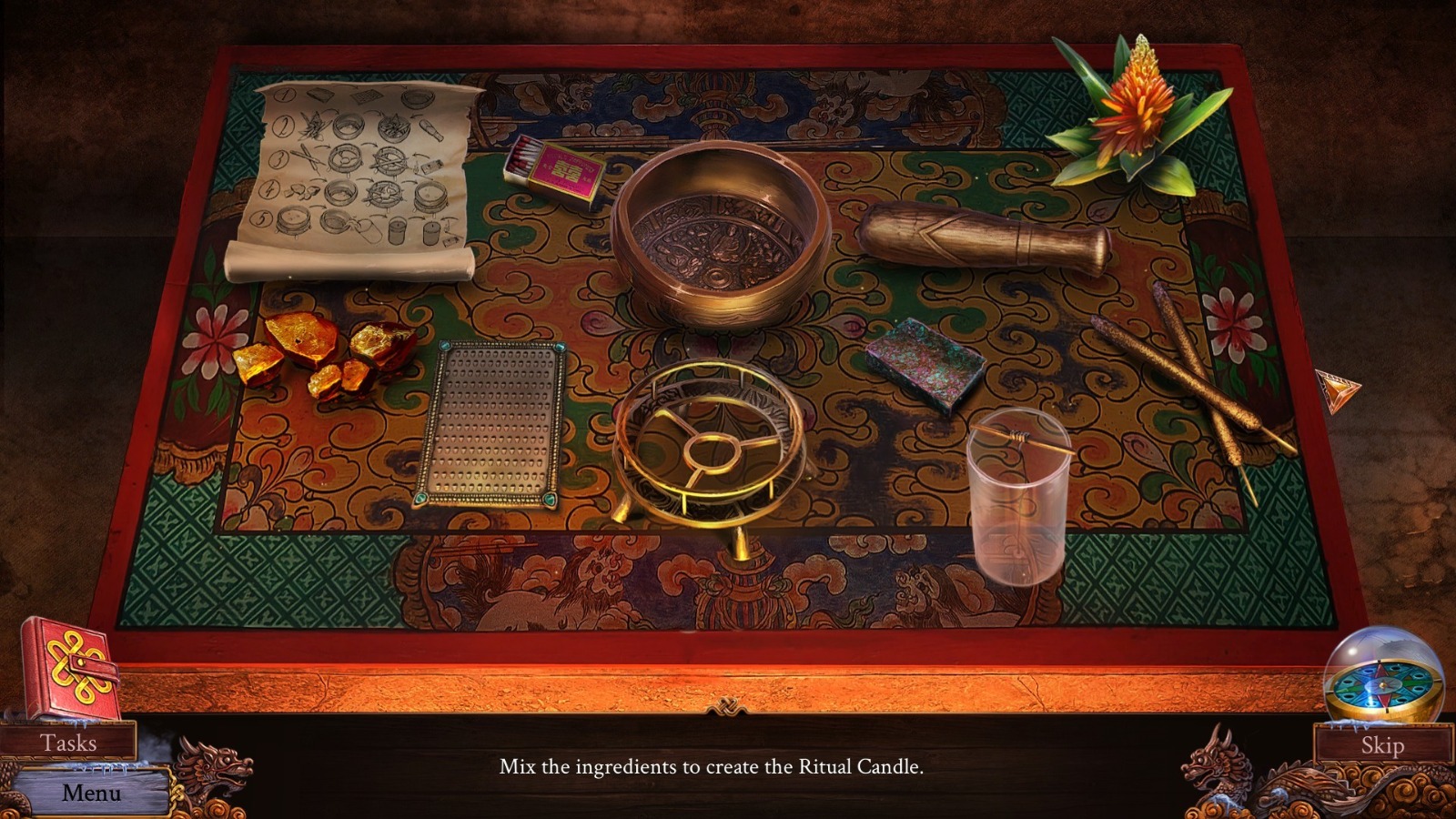Open the Menu
Image resolution: width=1456 pixels, height=819 pixels.
[91, 792]
